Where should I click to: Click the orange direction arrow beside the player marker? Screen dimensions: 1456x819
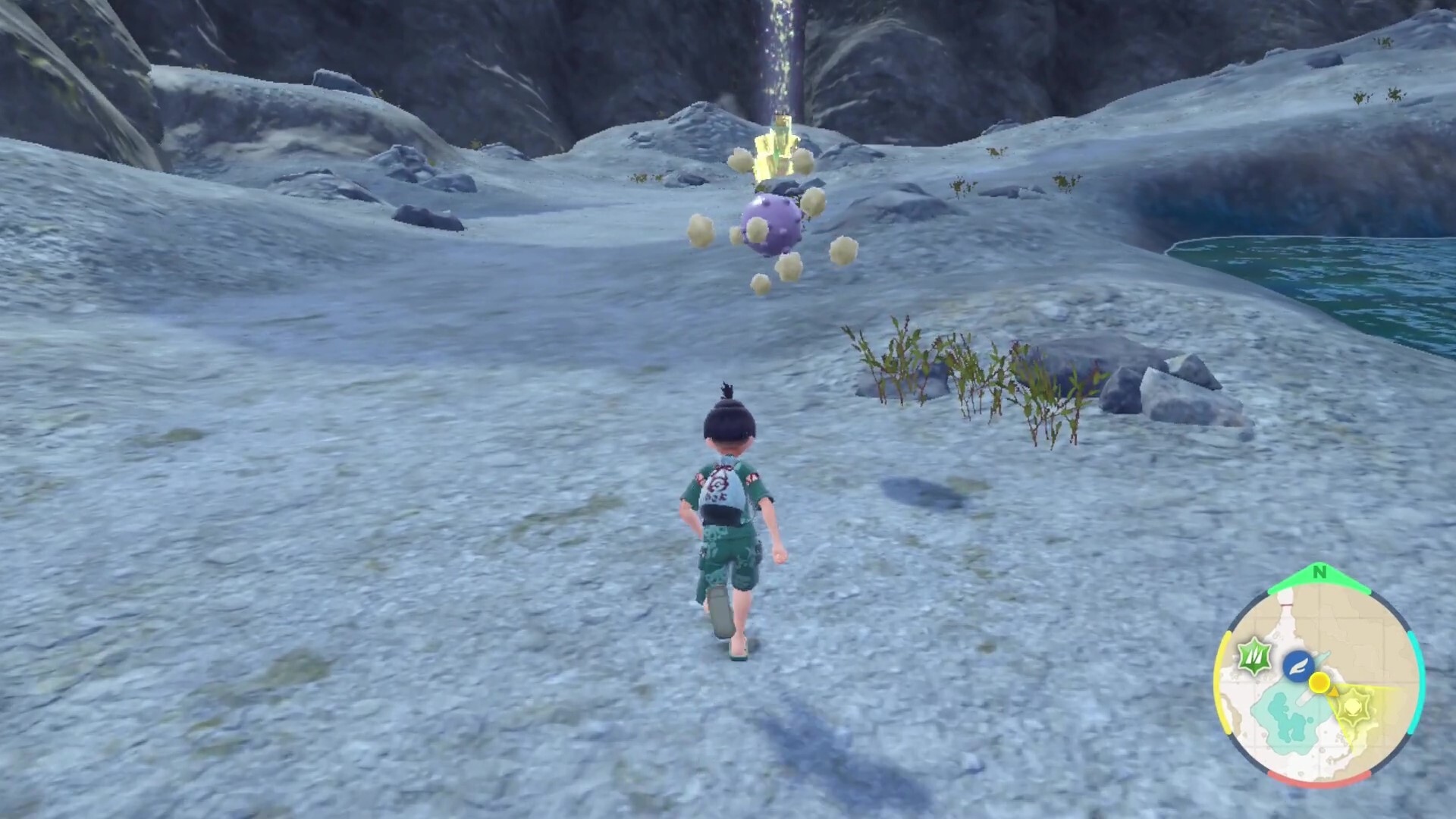pos(1334,692)
